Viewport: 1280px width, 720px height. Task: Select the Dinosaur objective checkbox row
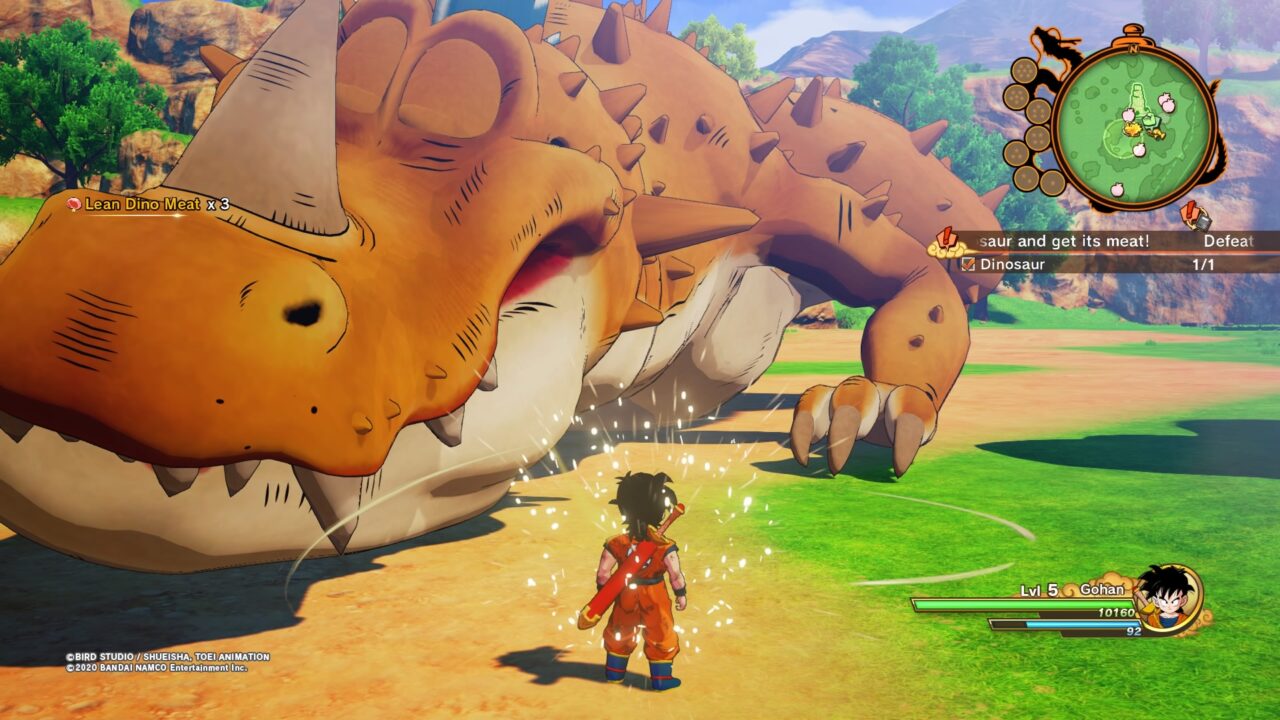click(1100, 265)
